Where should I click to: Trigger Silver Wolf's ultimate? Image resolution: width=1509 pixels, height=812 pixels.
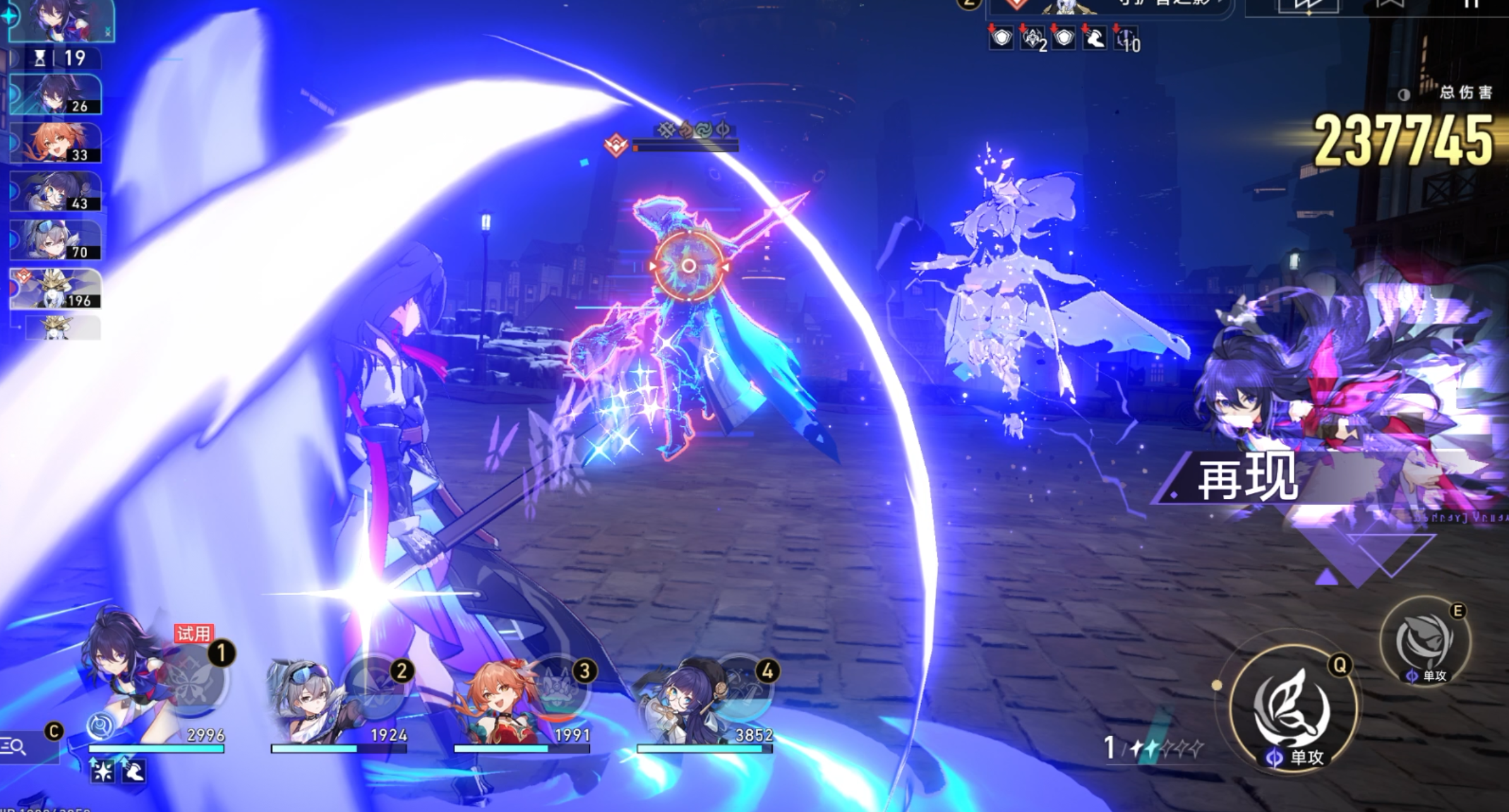point(375,688)
